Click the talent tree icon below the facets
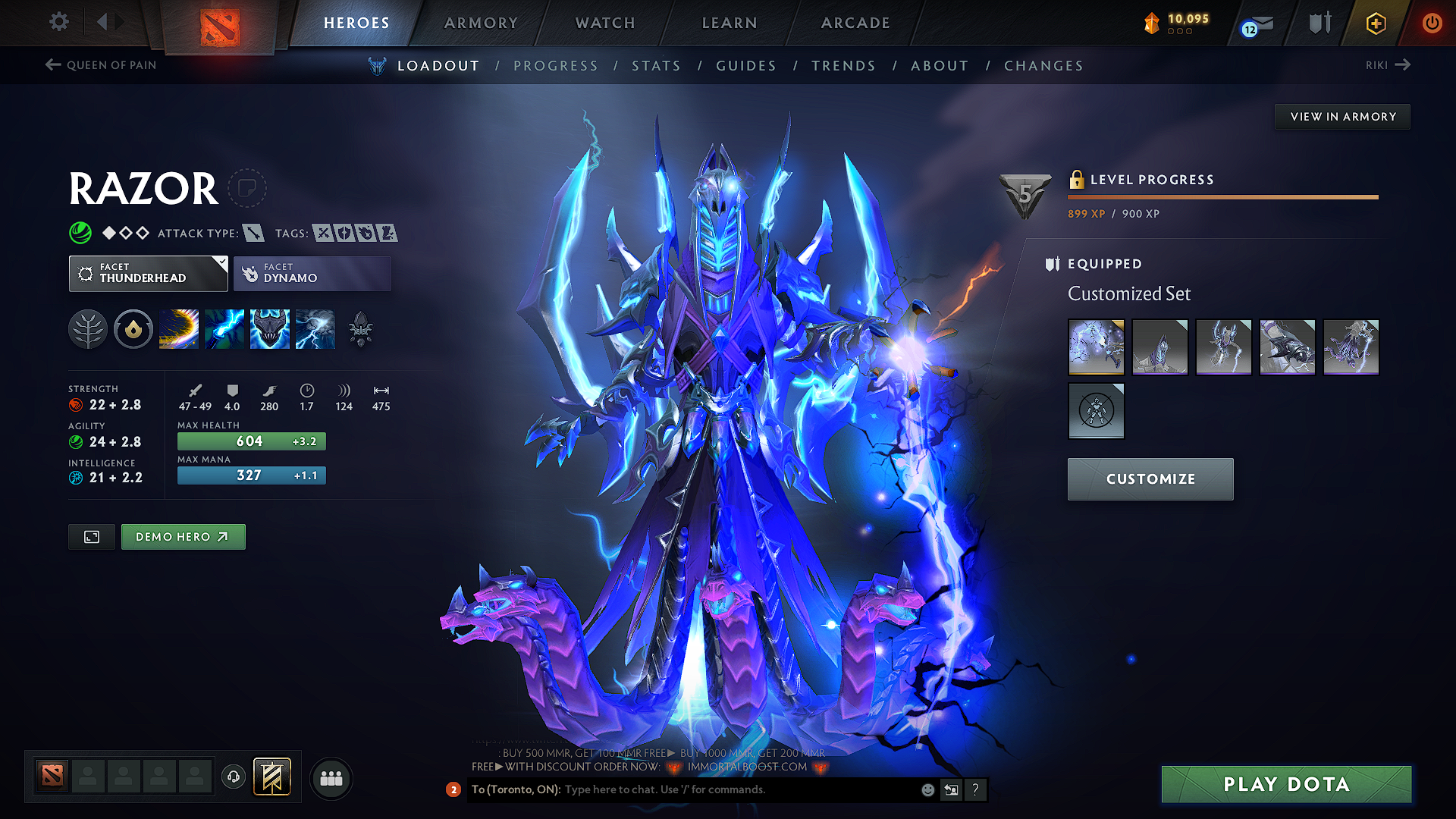The height and width of the screenshot is (819, 1456). click(87, 328)
